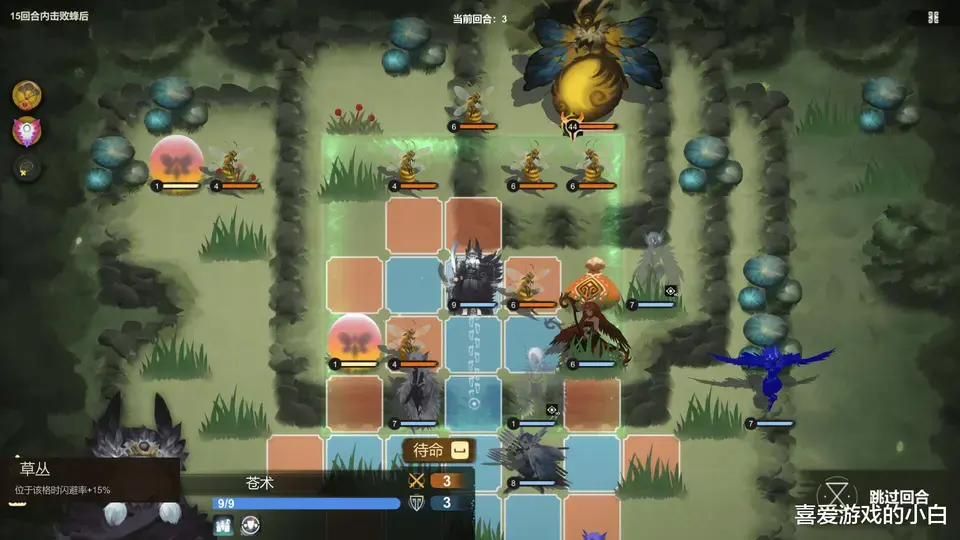Activate the golden fan skill icon
This screenshot has height=540, width=960.
coord(27,95)
